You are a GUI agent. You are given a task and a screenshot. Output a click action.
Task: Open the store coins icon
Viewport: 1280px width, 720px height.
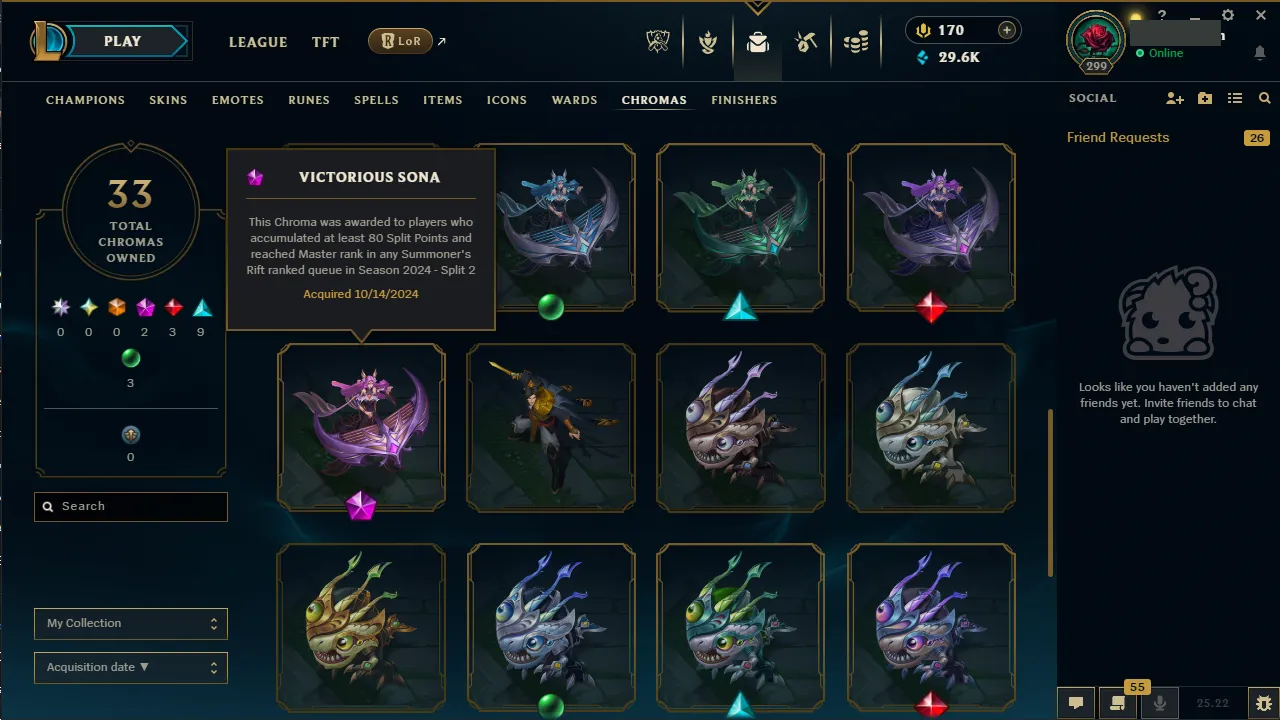pos(856,42)
